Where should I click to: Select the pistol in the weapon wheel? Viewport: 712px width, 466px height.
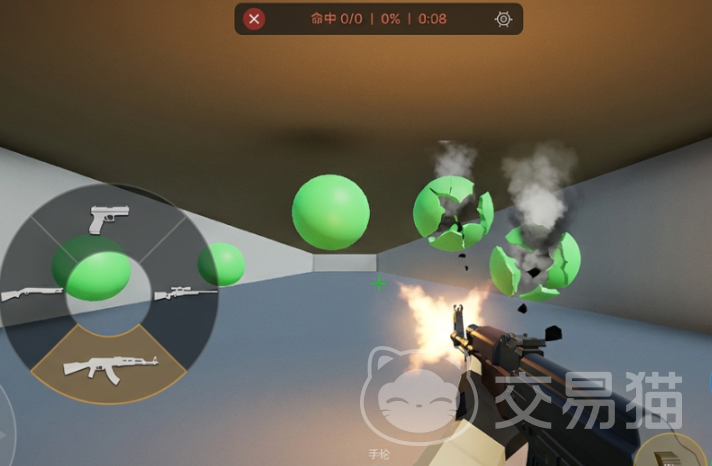(x=109, y=218)
